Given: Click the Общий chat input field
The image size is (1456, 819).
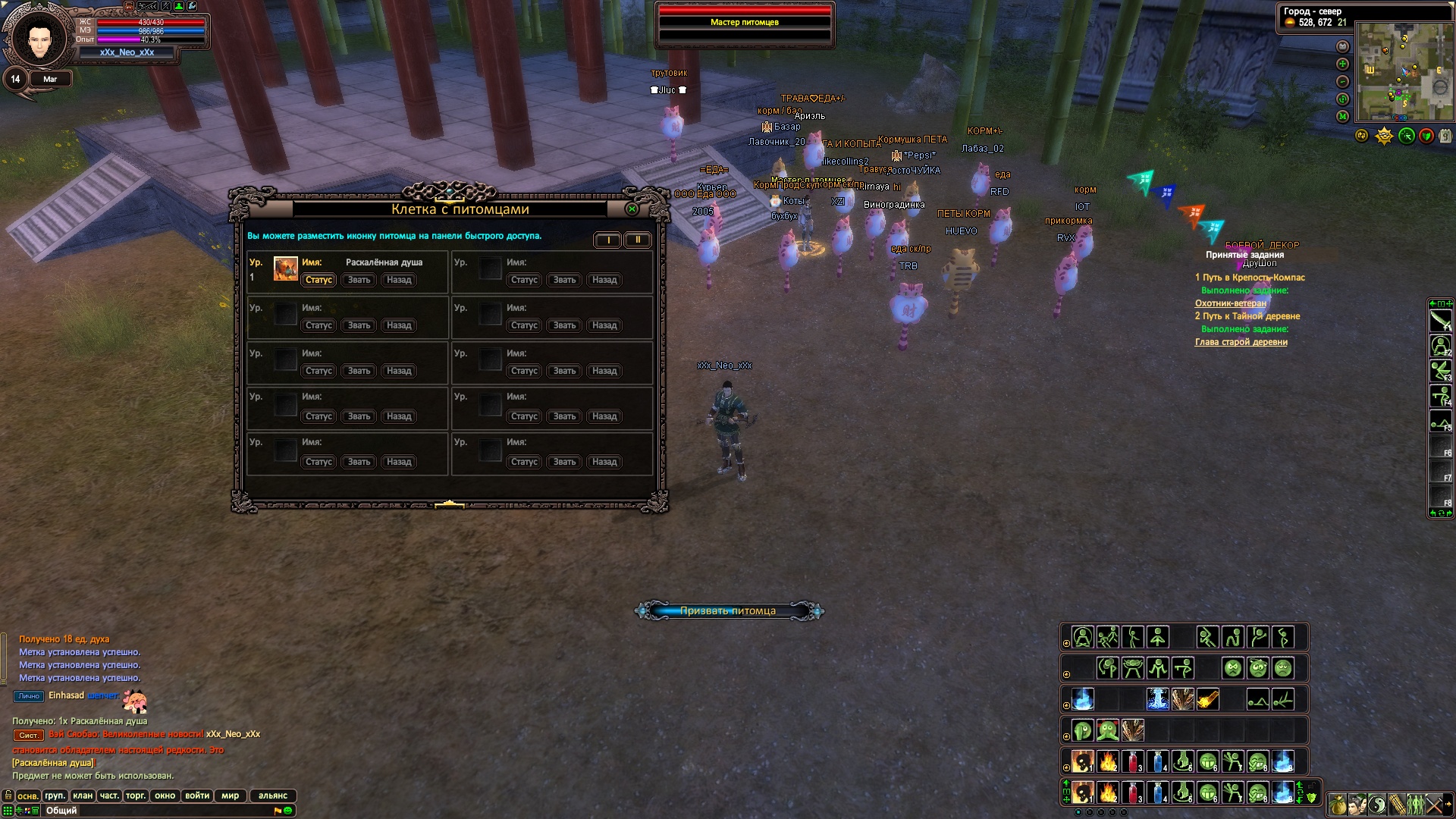Looking at the screenshot, I should click(152, 811).
